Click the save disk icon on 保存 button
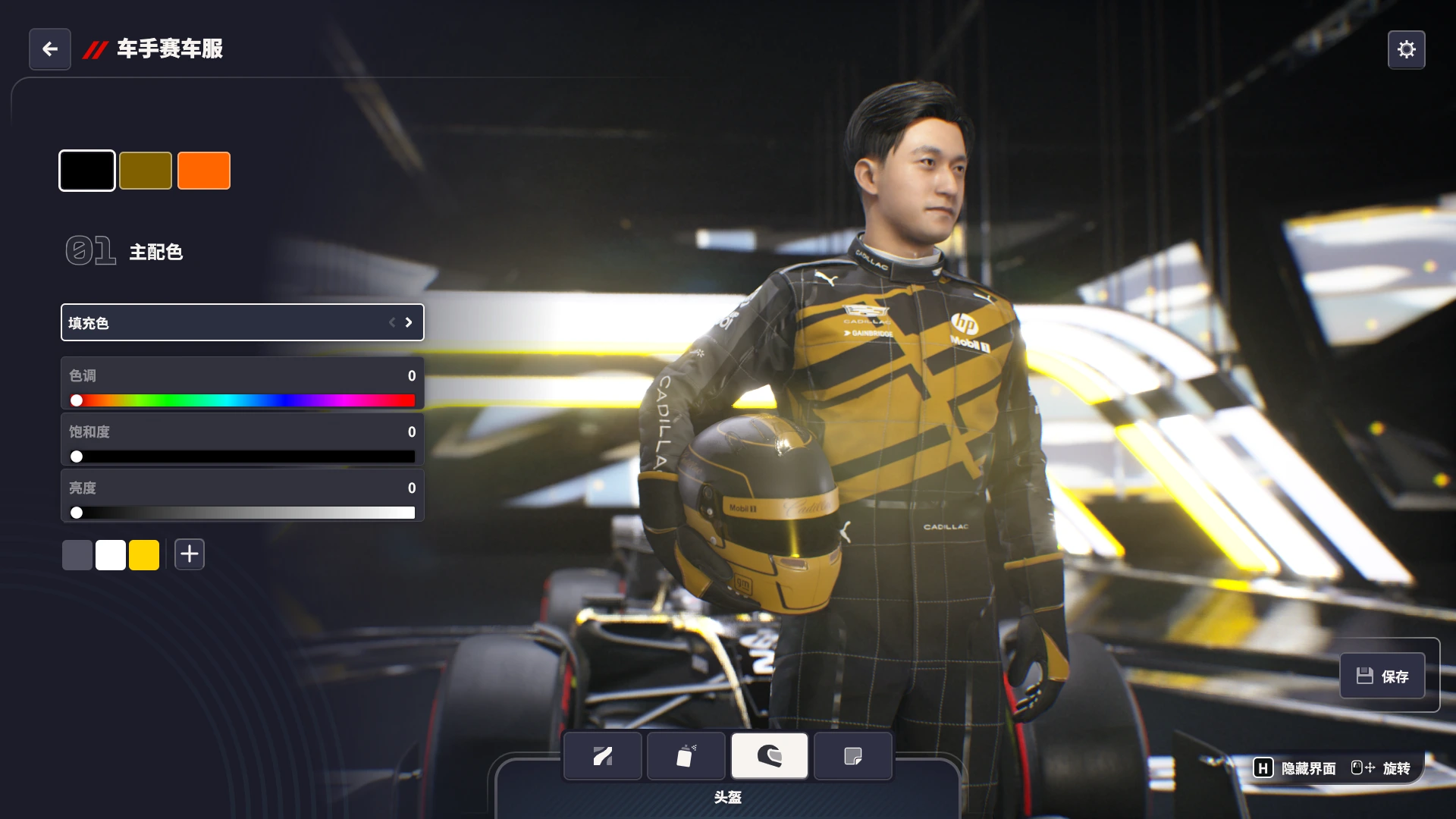The height and width of the screenshot is (819, 1456). click(1365, 675)
